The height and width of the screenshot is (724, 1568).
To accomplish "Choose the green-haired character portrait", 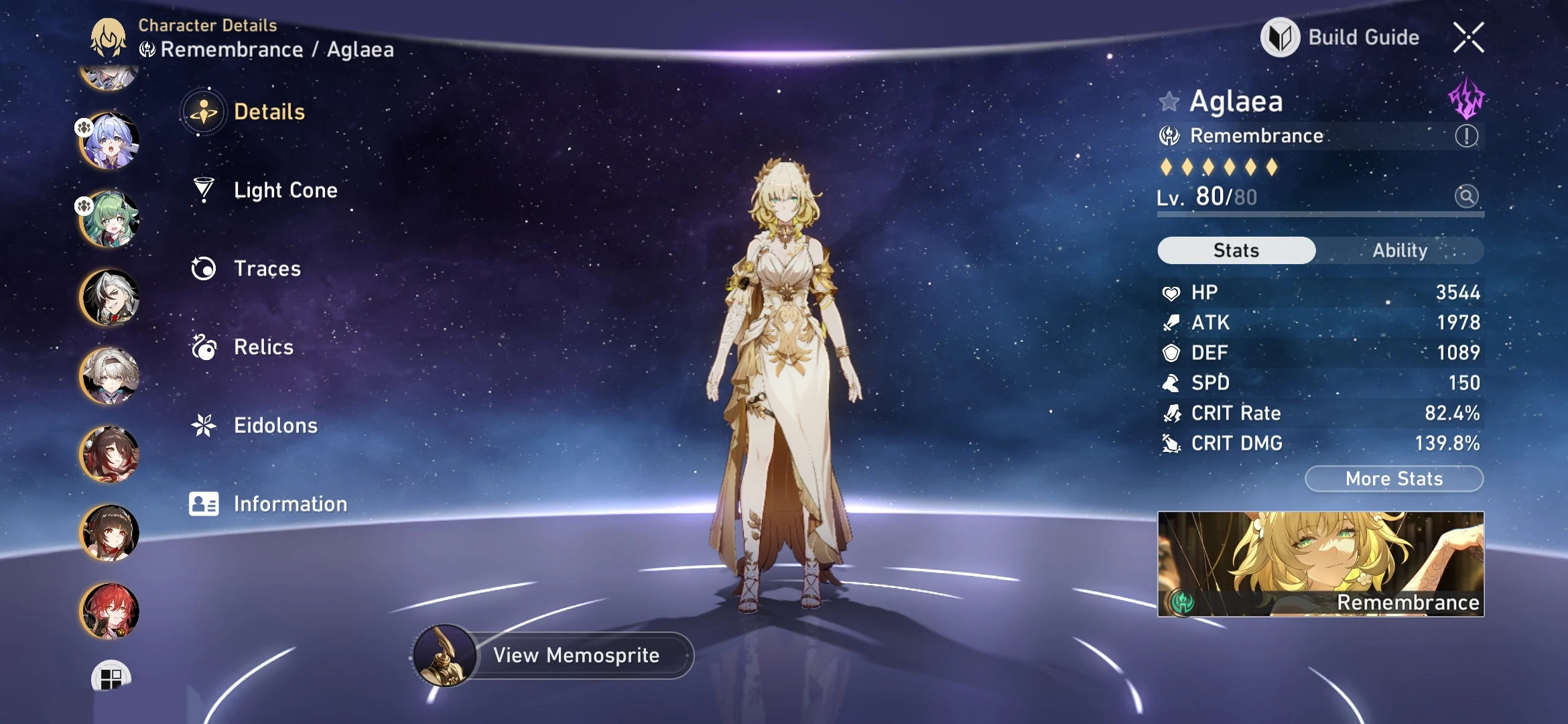I will 109,219.
